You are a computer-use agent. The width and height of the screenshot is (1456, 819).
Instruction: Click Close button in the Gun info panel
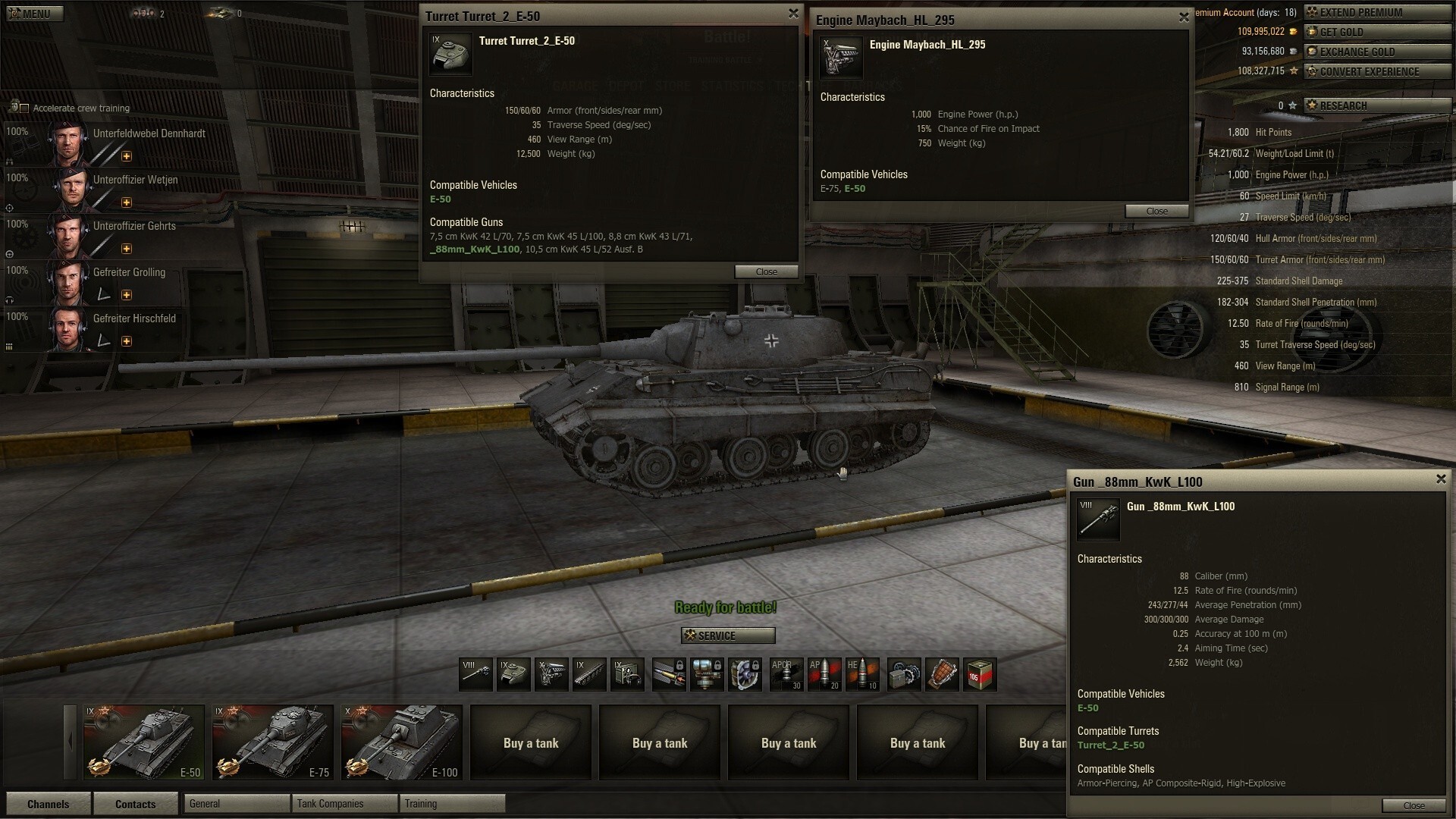tap(1413, 805)
